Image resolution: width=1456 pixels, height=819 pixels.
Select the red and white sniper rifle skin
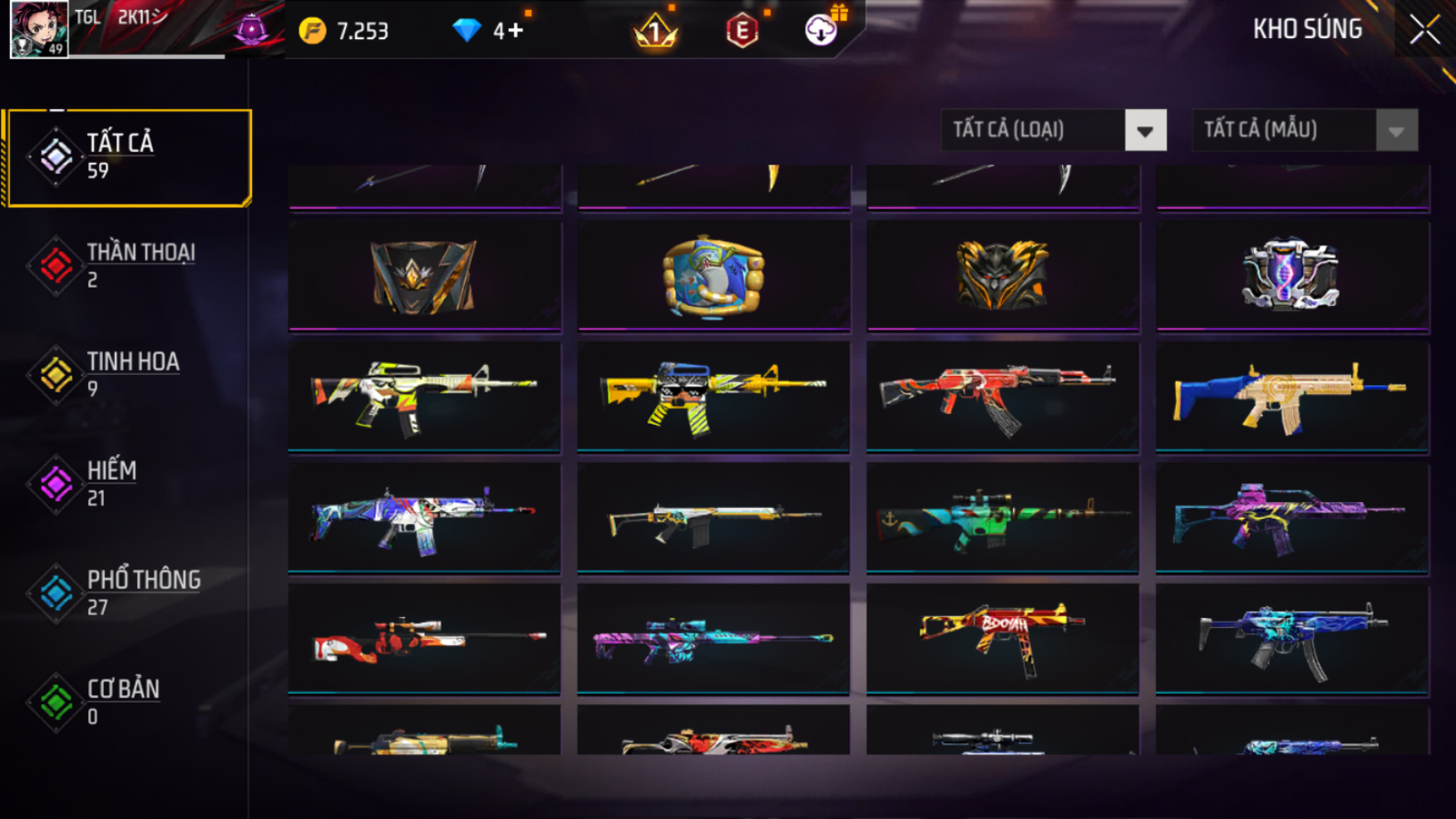[424, 639]
